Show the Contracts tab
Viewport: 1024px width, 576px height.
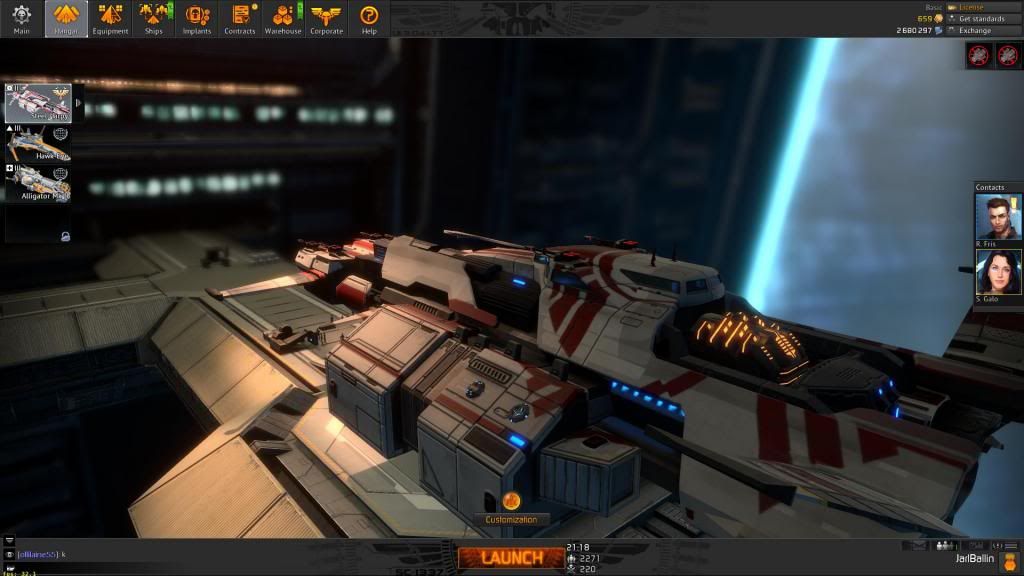240,18
